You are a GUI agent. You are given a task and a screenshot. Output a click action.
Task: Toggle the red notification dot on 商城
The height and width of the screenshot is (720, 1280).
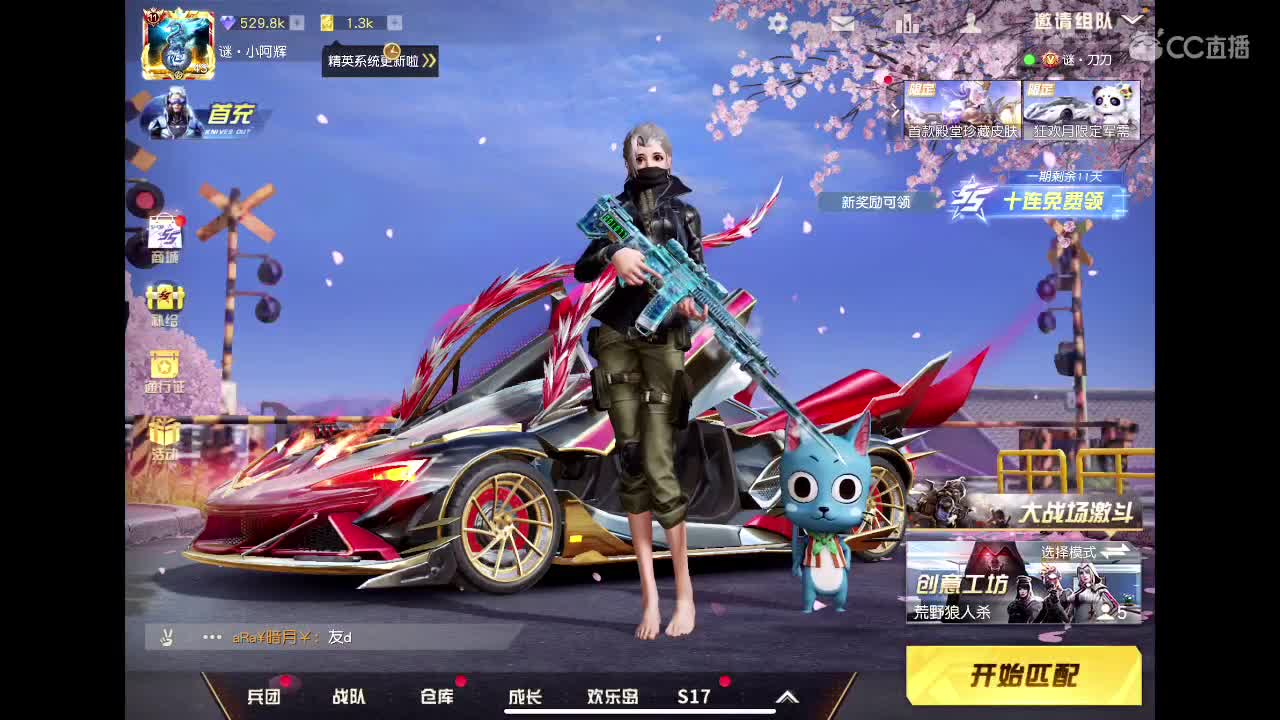point(179,221)
